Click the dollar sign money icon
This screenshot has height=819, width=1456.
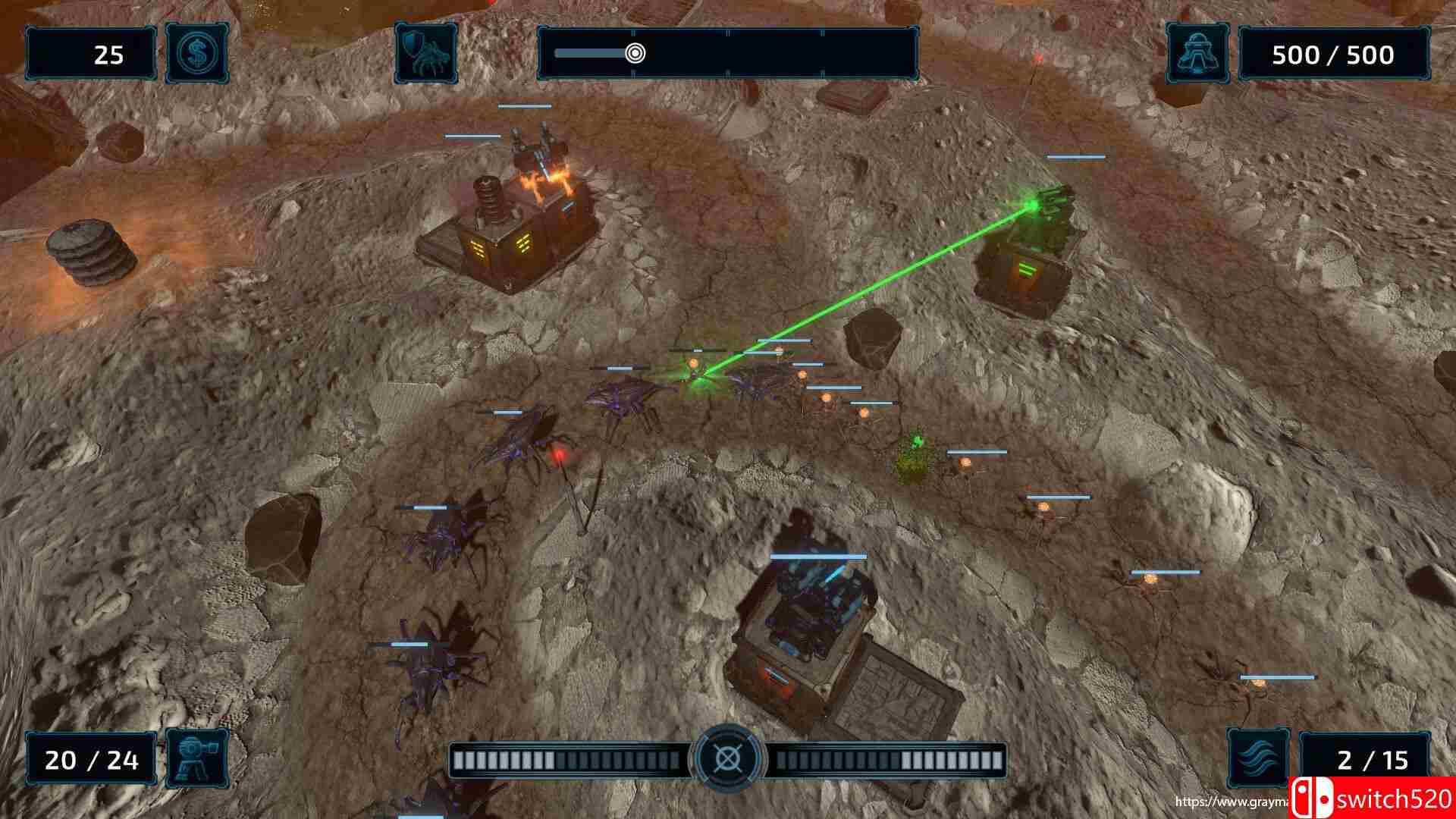[196, 54]
